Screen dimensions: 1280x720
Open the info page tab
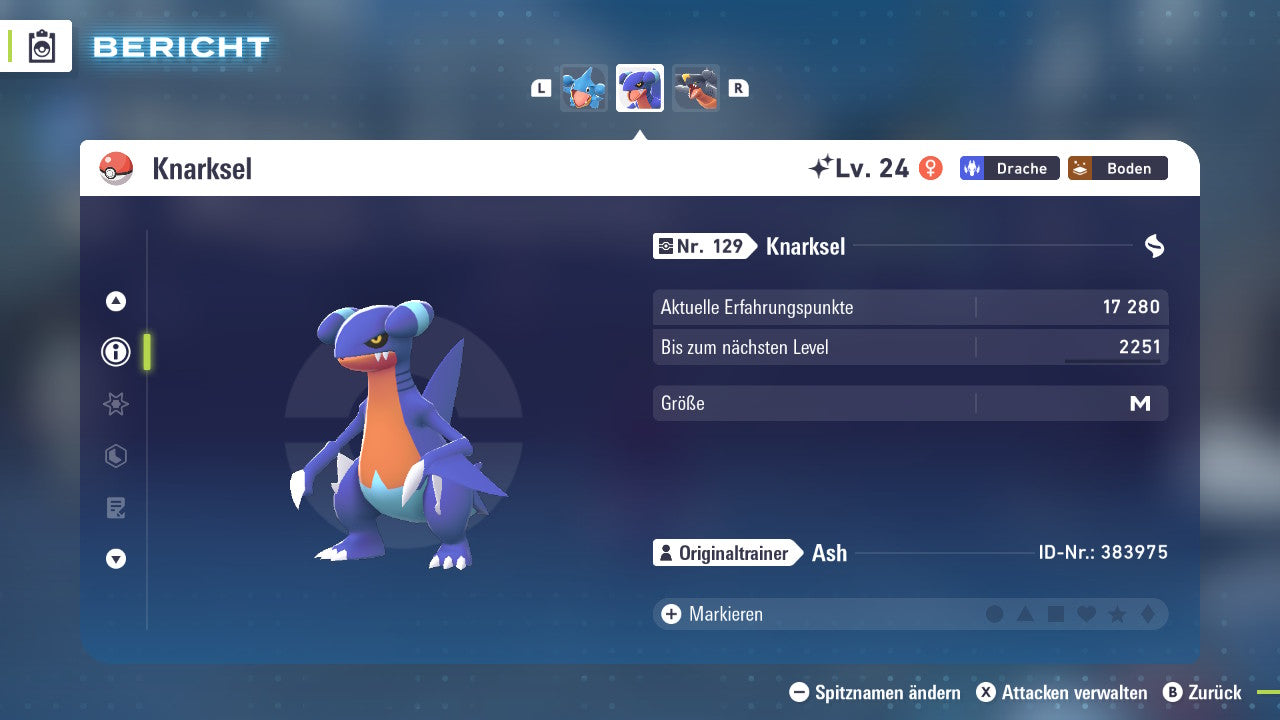116,352
